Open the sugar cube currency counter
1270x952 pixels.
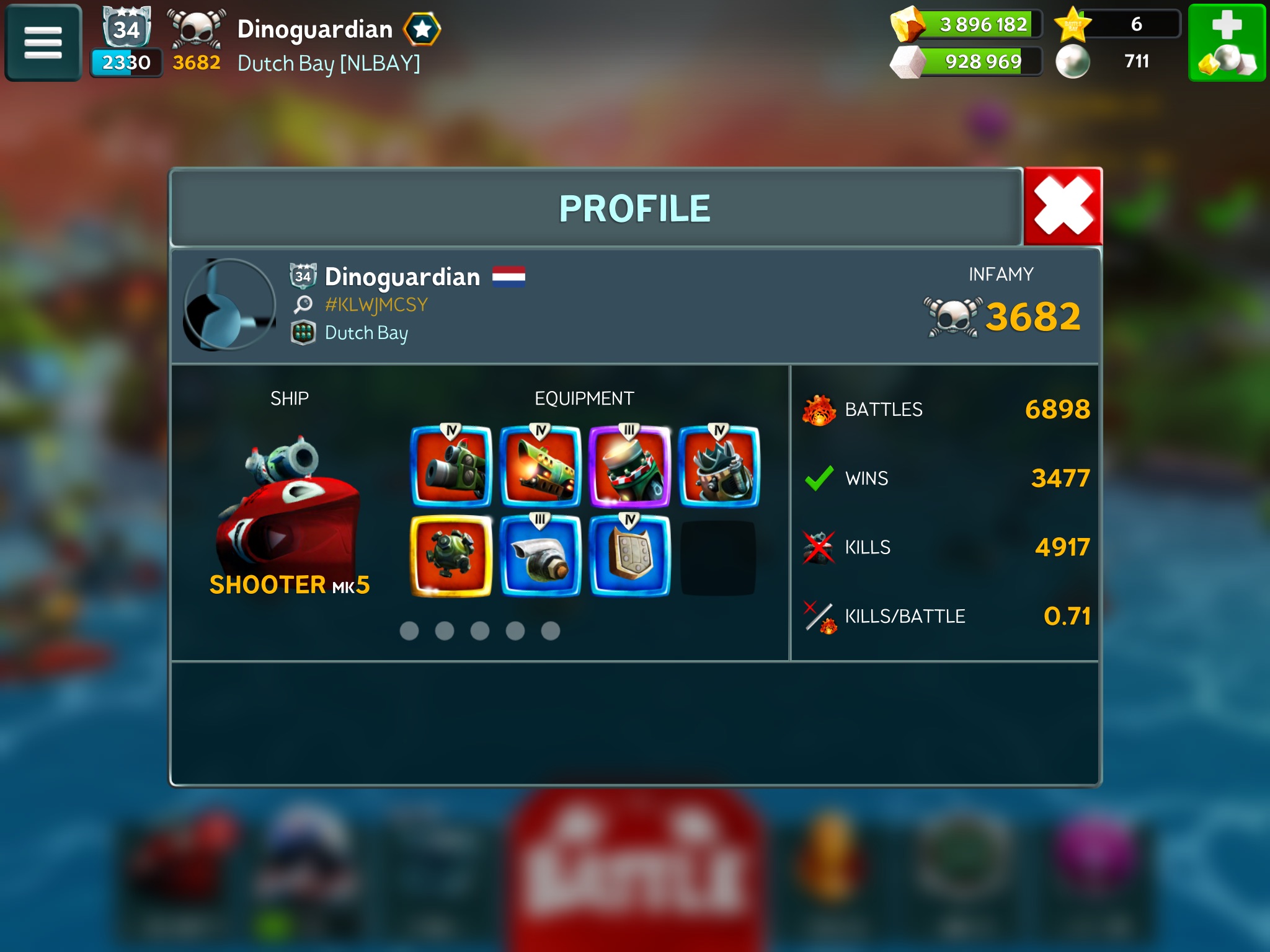(x=967, y=61)
